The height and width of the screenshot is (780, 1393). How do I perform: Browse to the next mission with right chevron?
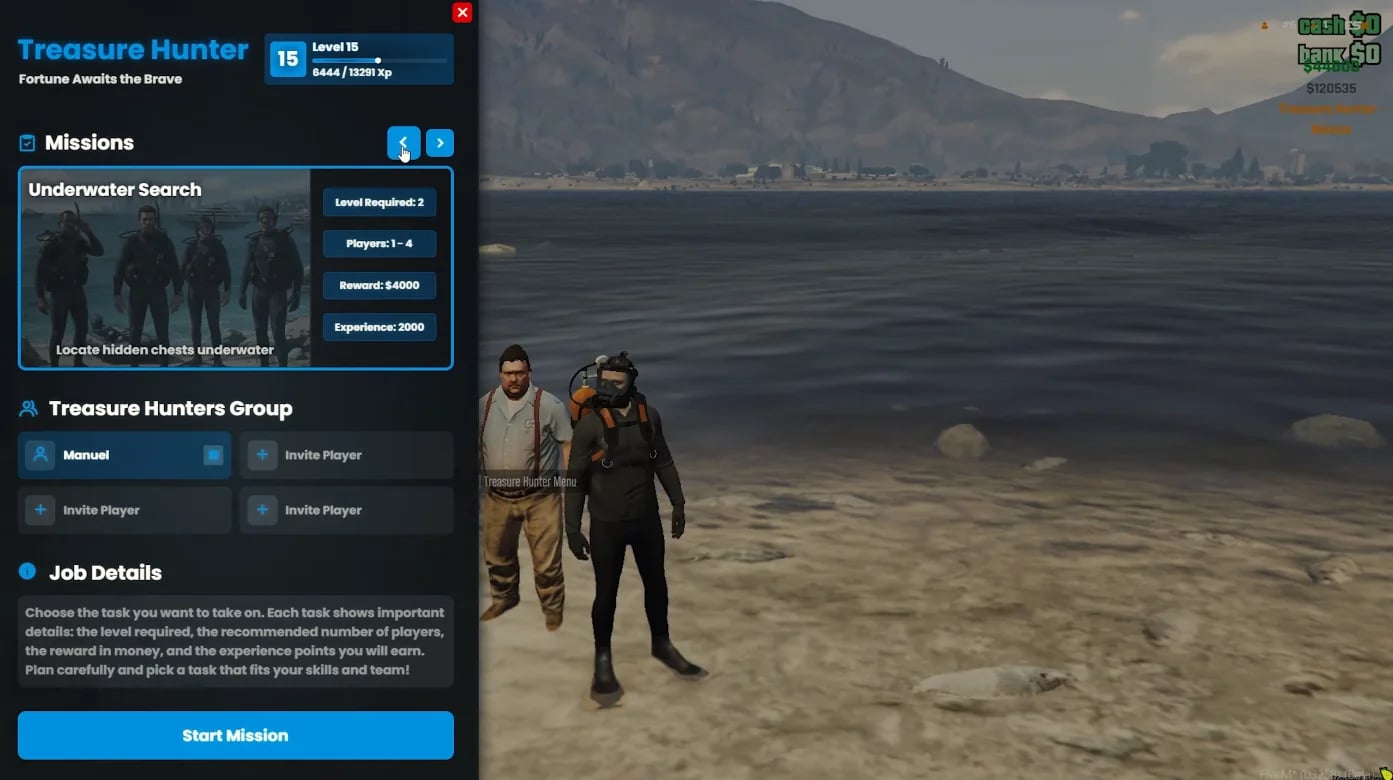(x=440, y=143)
